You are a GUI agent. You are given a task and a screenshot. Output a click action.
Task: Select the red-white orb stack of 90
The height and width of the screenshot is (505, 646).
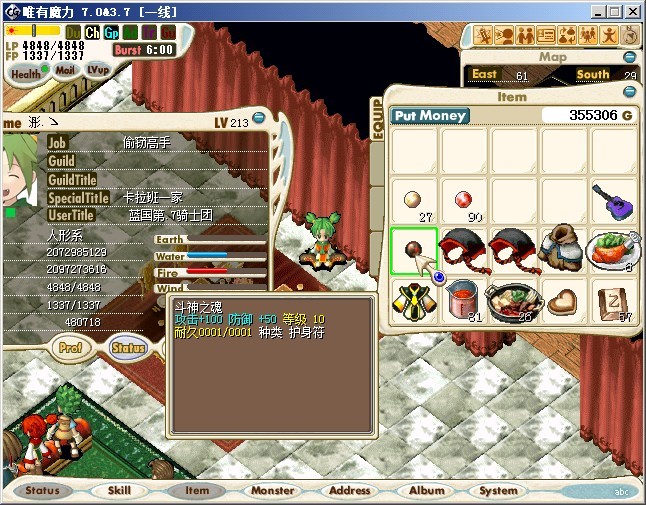coord(463,201)
